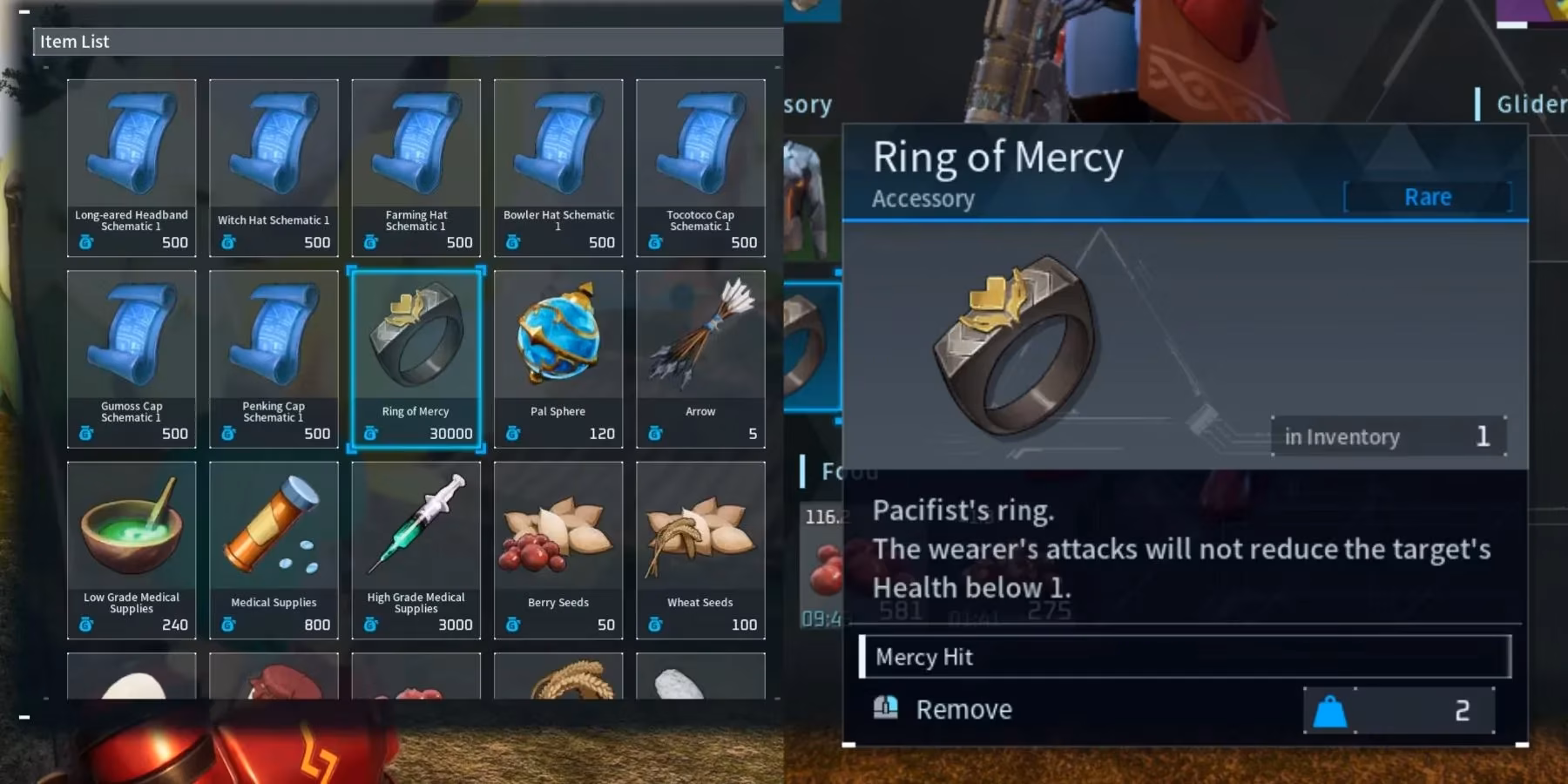Switch to the Accessory category tab
This screenshot has width=1568, height=784.
click(x=808, y=104)
